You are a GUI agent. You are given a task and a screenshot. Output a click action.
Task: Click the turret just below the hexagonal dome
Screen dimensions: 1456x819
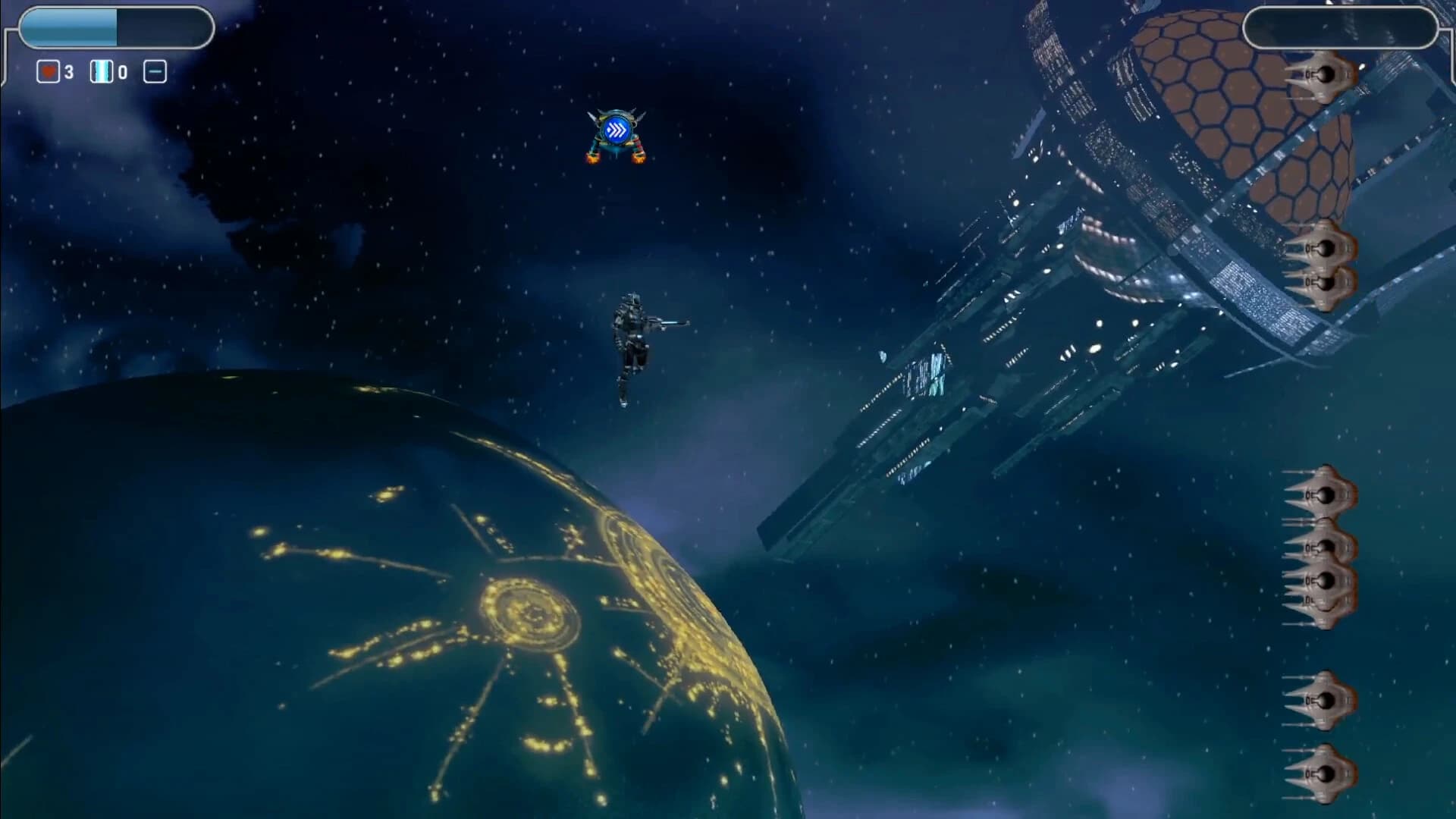1327,248
